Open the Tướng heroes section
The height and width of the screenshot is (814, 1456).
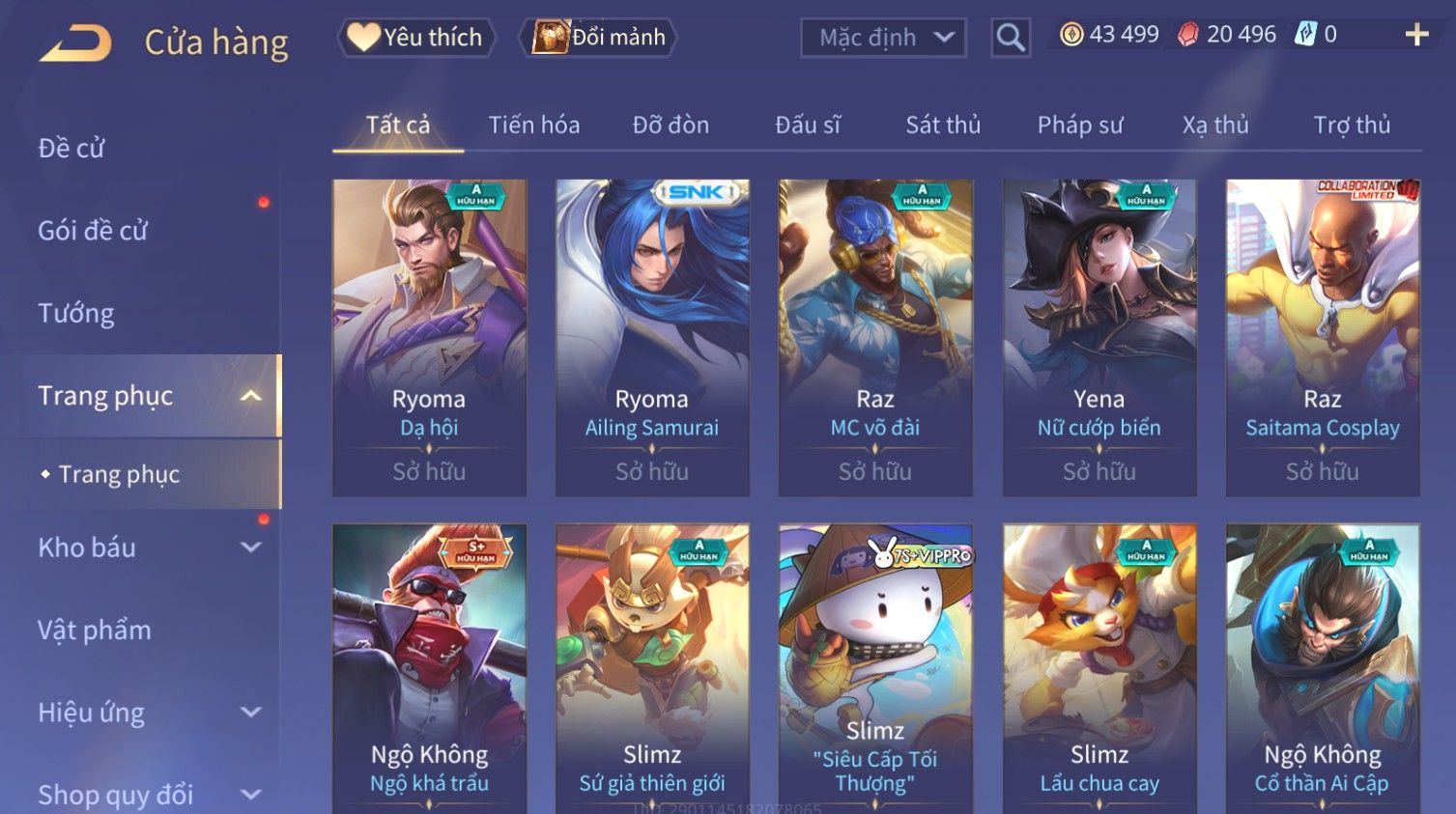pos(76,313)
